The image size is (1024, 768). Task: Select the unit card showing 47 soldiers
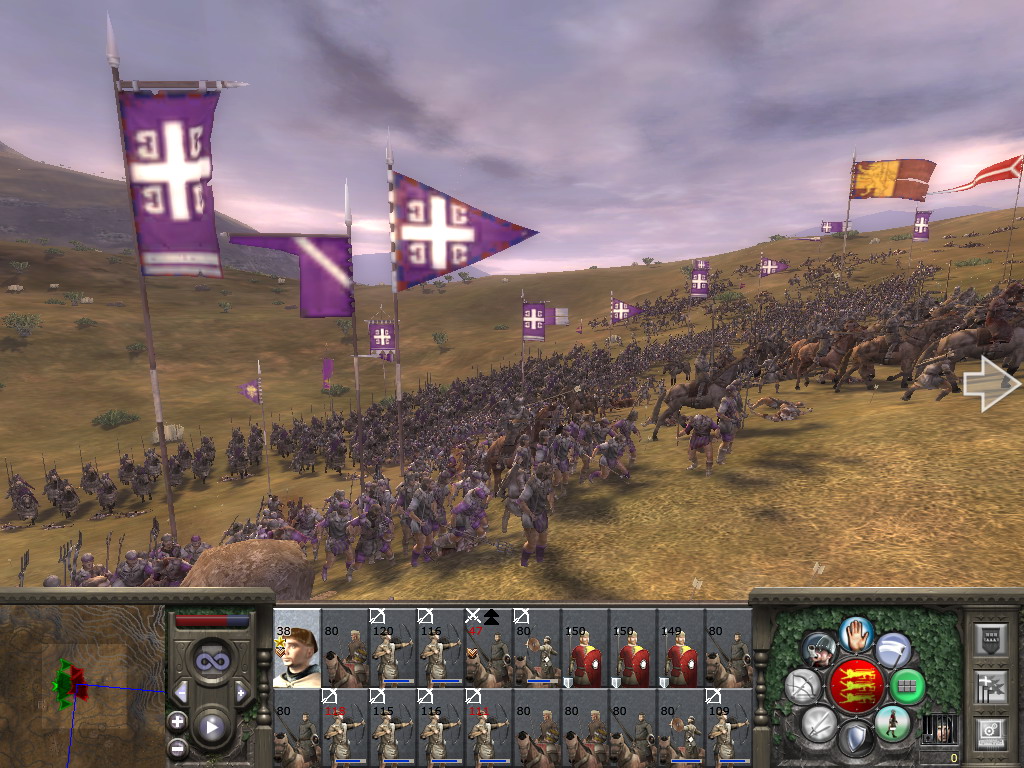(489, 648)
